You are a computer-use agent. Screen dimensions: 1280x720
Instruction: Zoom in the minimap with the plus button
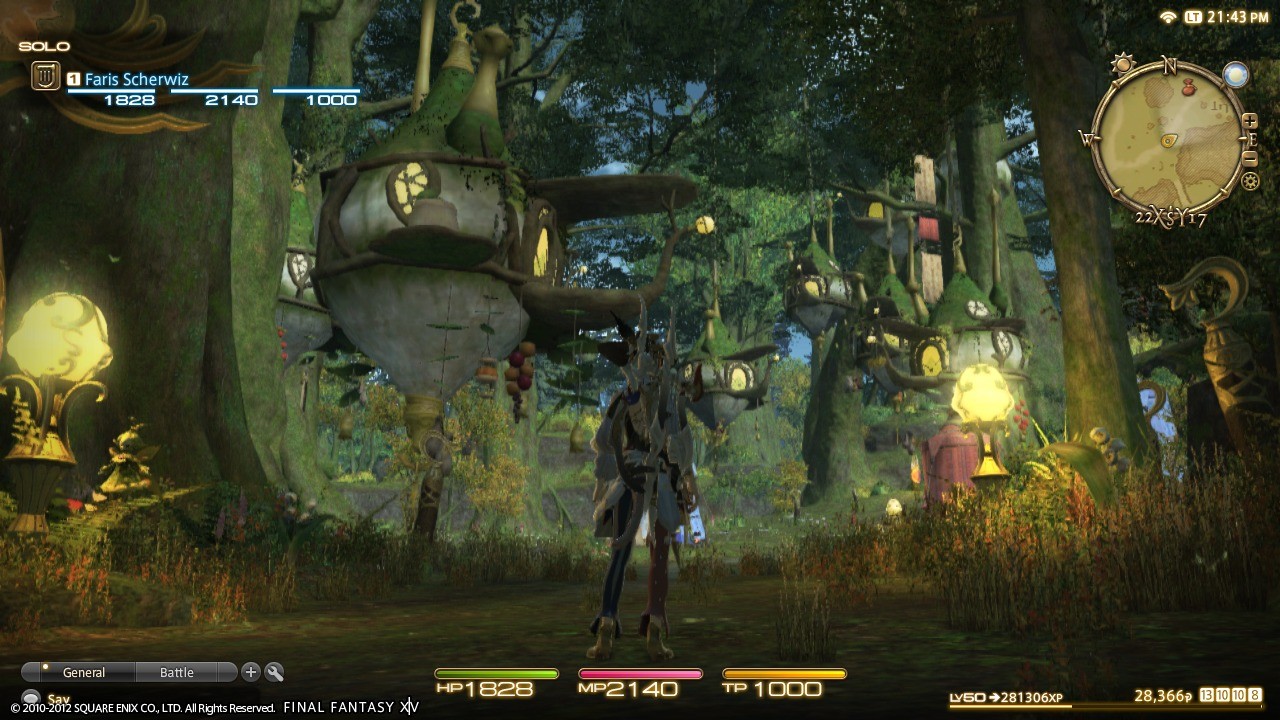click(1249, 121)
